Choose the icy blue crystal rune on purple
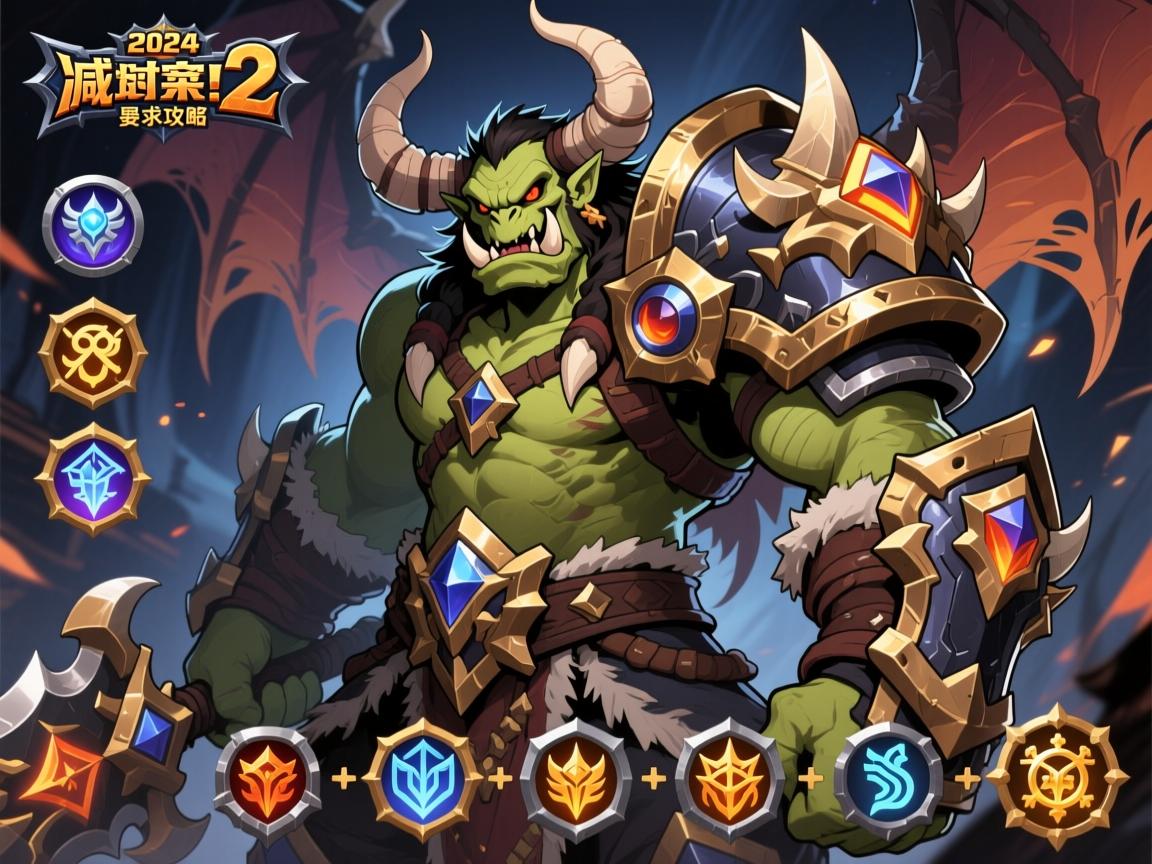Viewport: 1152px width, 864px height. (x=93, y=478)
